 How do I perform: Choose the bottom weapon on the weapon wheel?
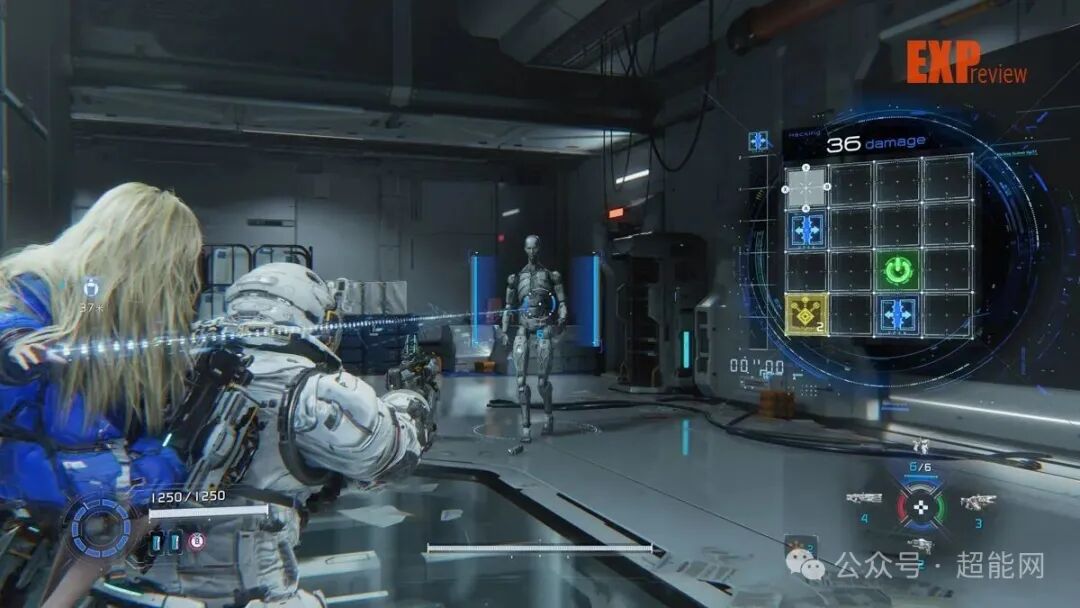(920, 545)
